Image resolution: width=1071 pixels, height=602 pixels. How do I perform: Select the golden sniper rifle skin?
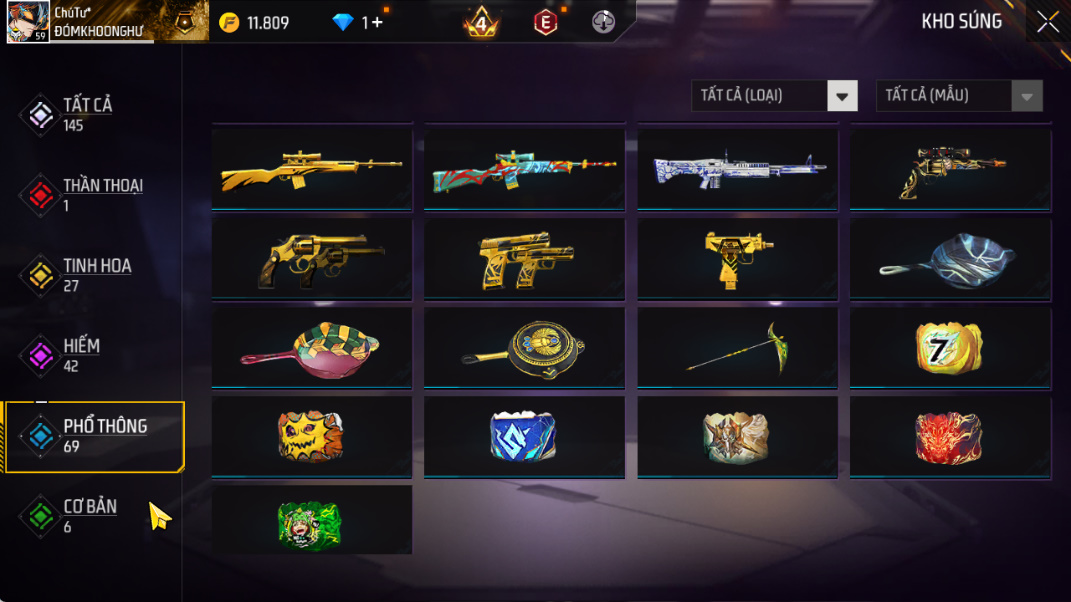pyautogui.click(x=312, y=168)
